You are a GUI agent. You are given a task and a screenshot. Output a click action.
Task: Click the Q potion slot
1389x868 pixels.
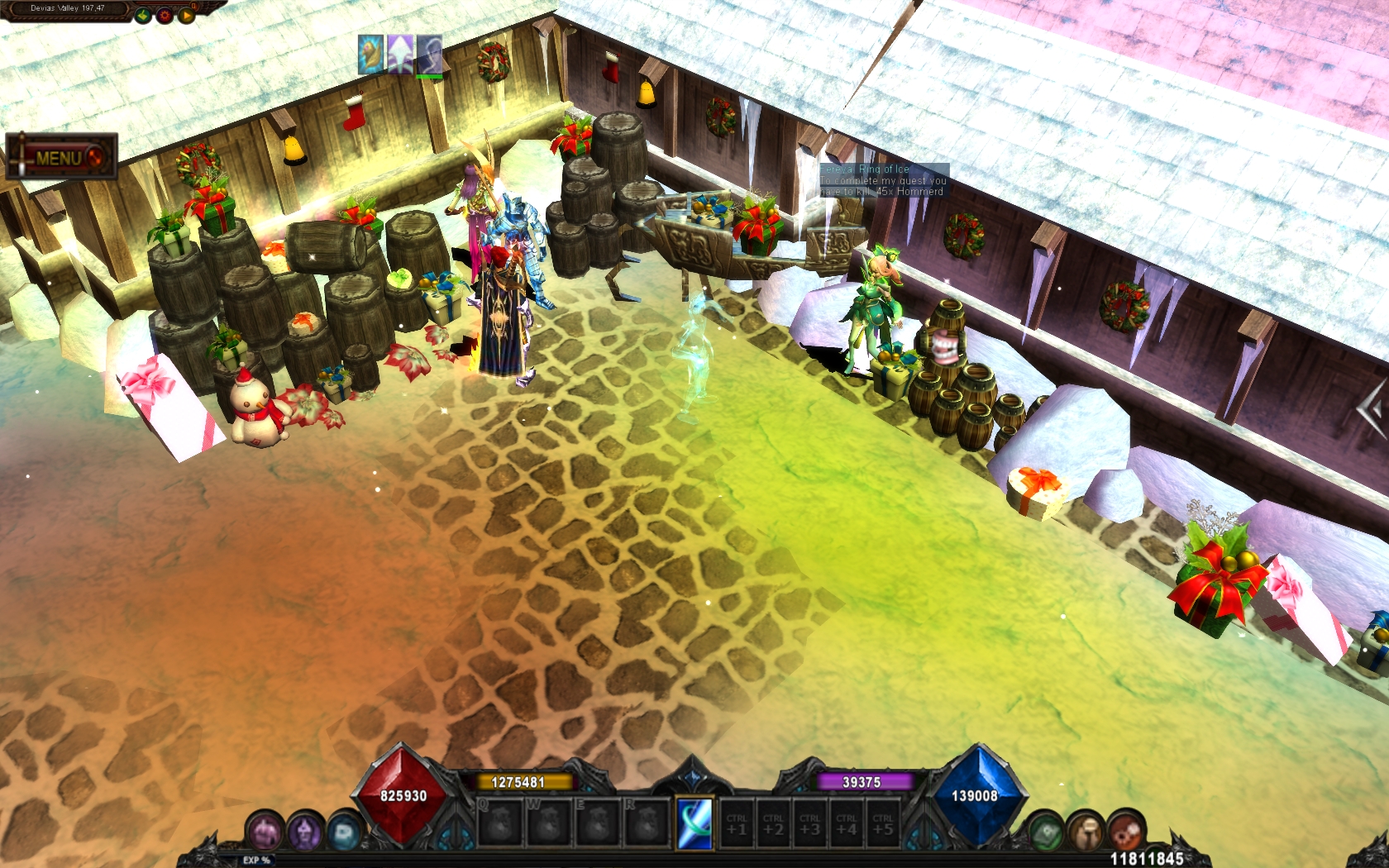point(500,822)
